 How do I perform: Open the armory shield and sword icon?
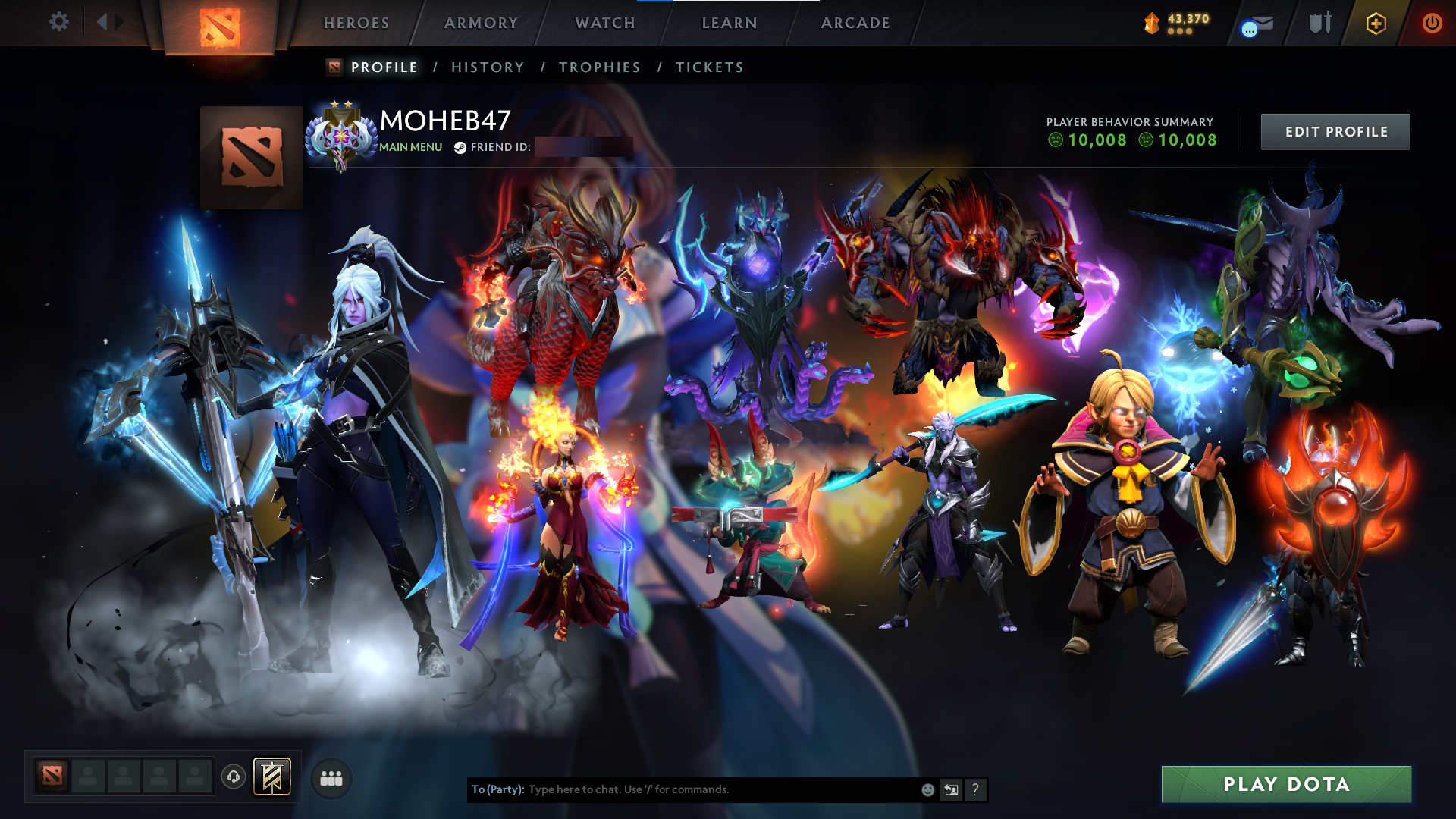click(x=1319, y=23)
